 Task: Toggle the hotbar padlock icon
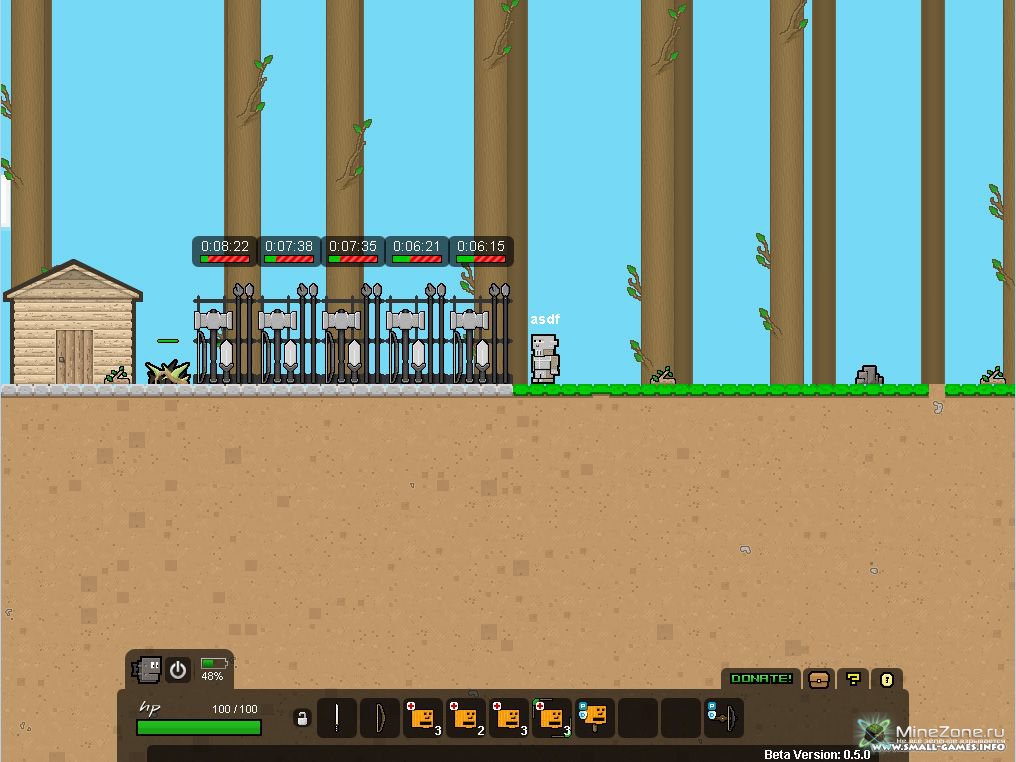tap(302, 718)
